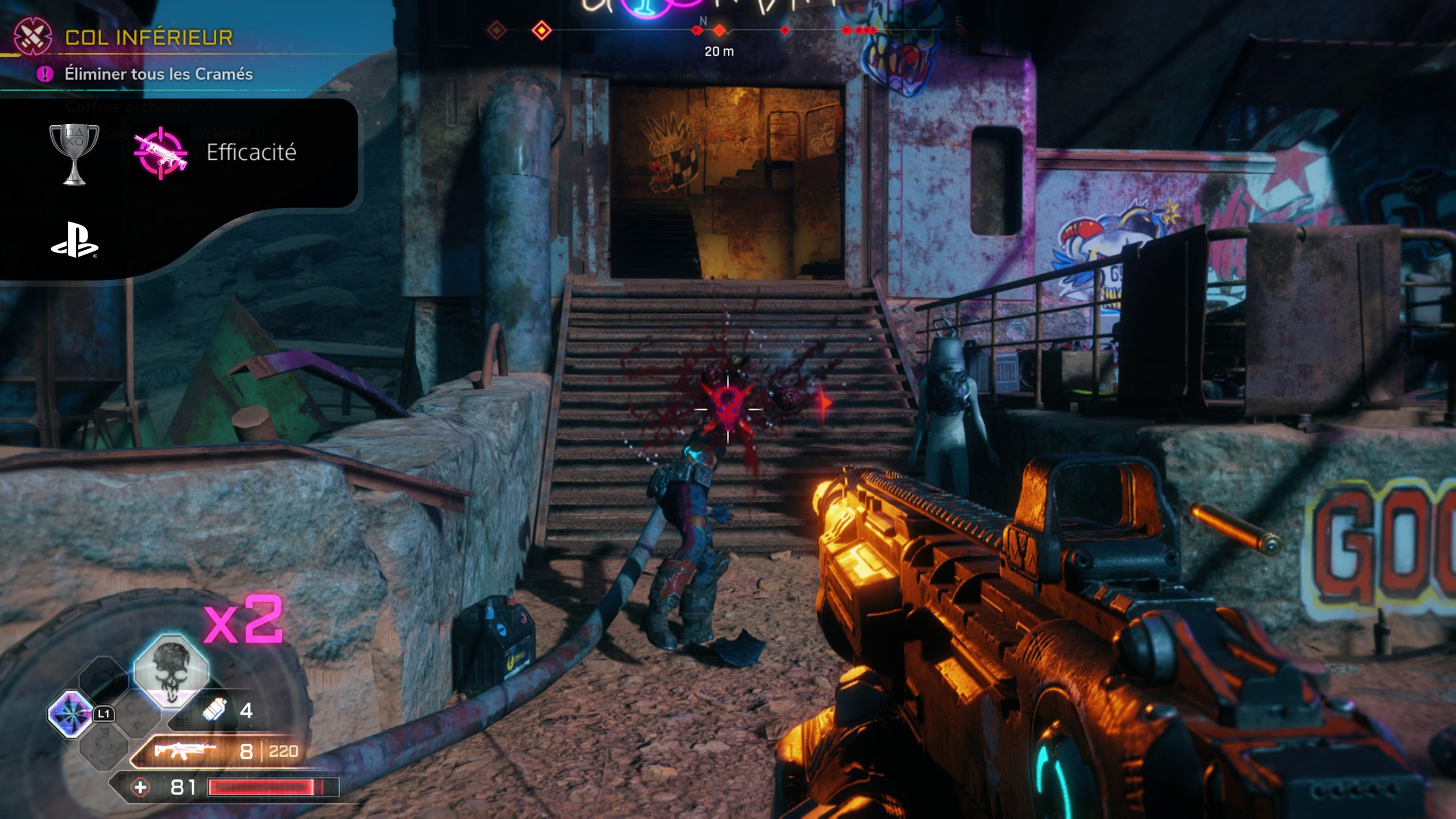Open the Efficacité trophy notification
The image size is (1456, 819).
pyautogui.click(x=251, y=152)
